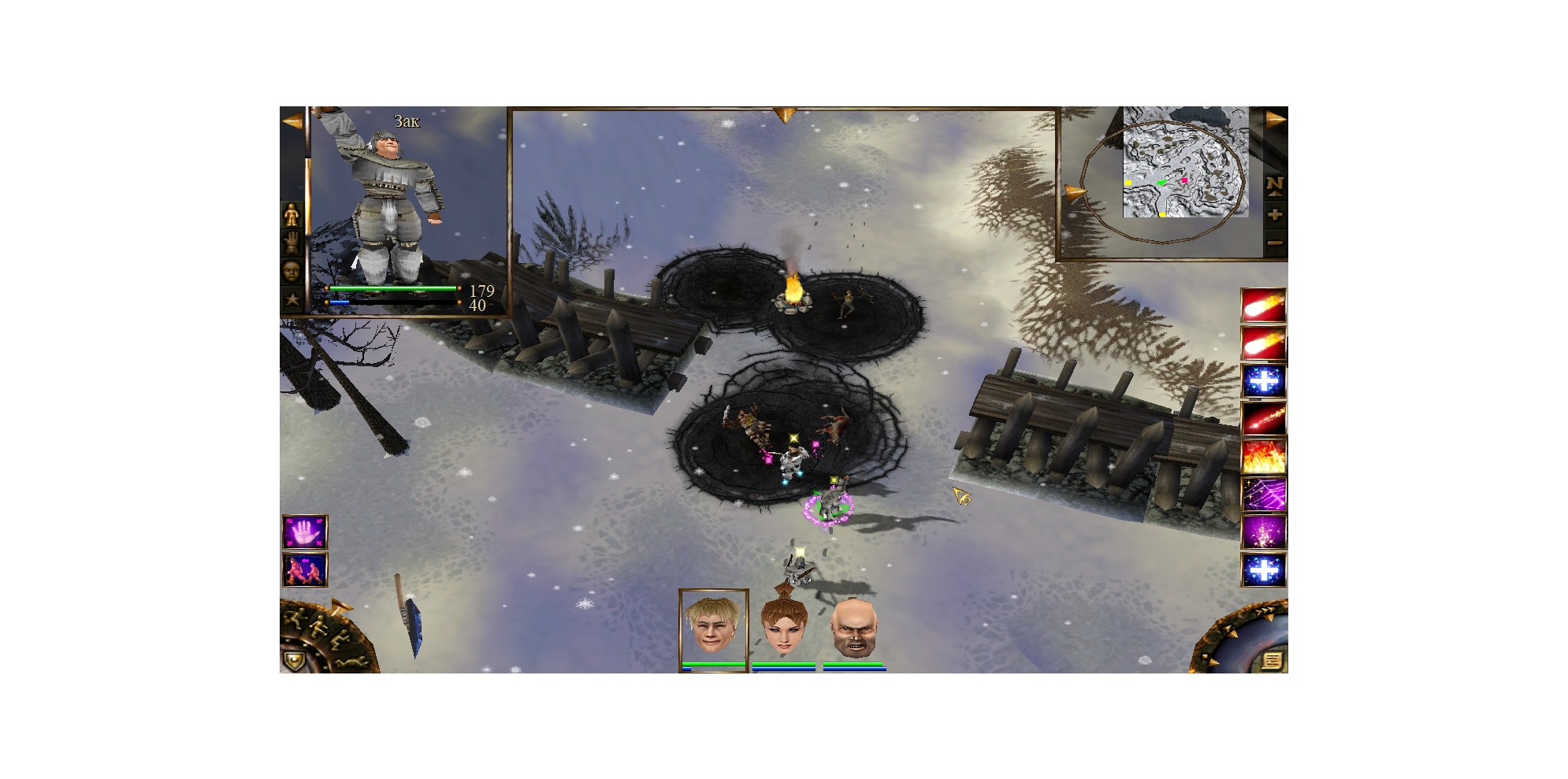This screenshot has width=1568, height=779.
Task: Open the hand icon tab beside Зак
Action: coord(292,243)
